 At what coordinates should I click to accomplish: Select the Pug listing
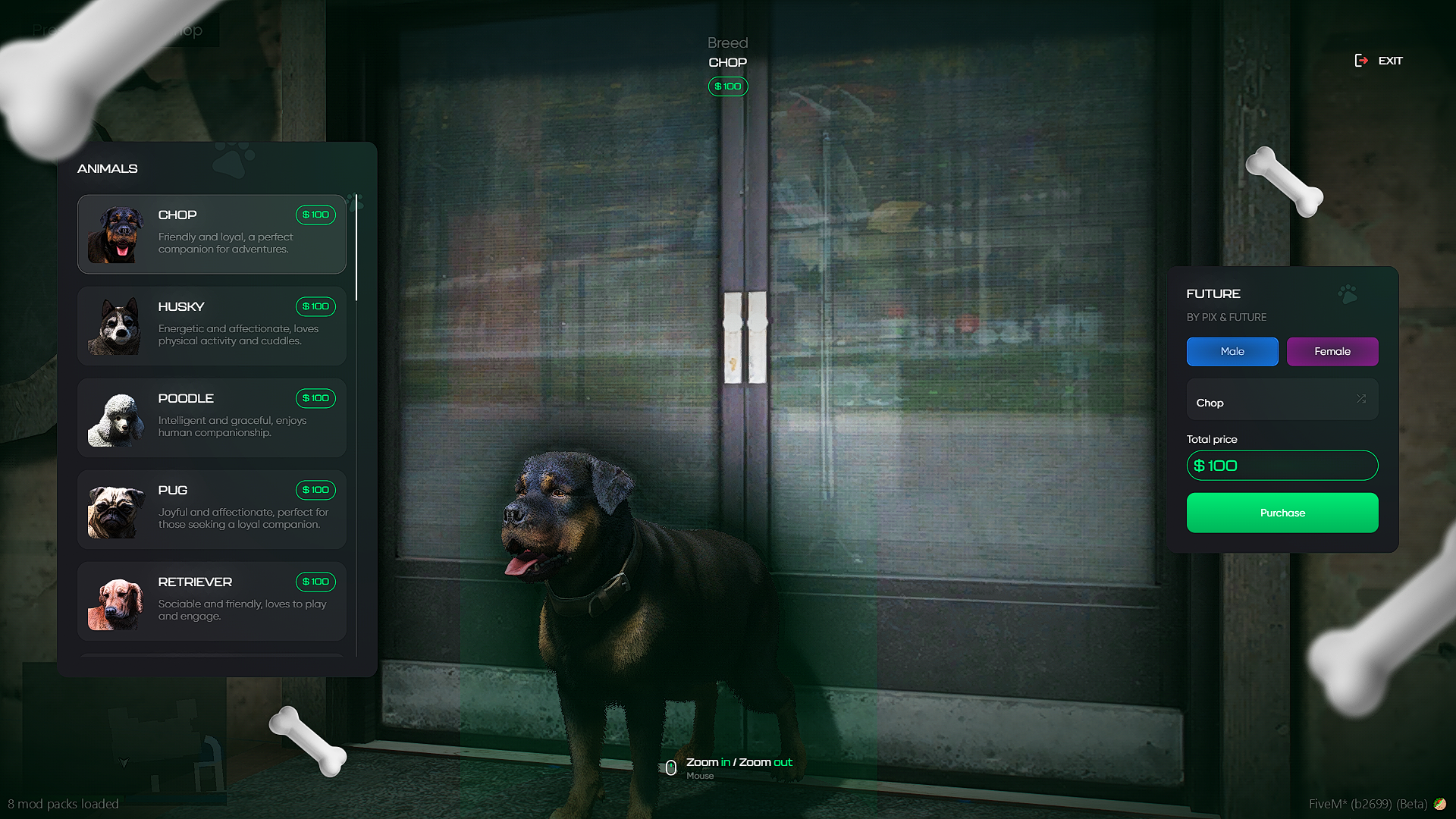tap(212, 510)
